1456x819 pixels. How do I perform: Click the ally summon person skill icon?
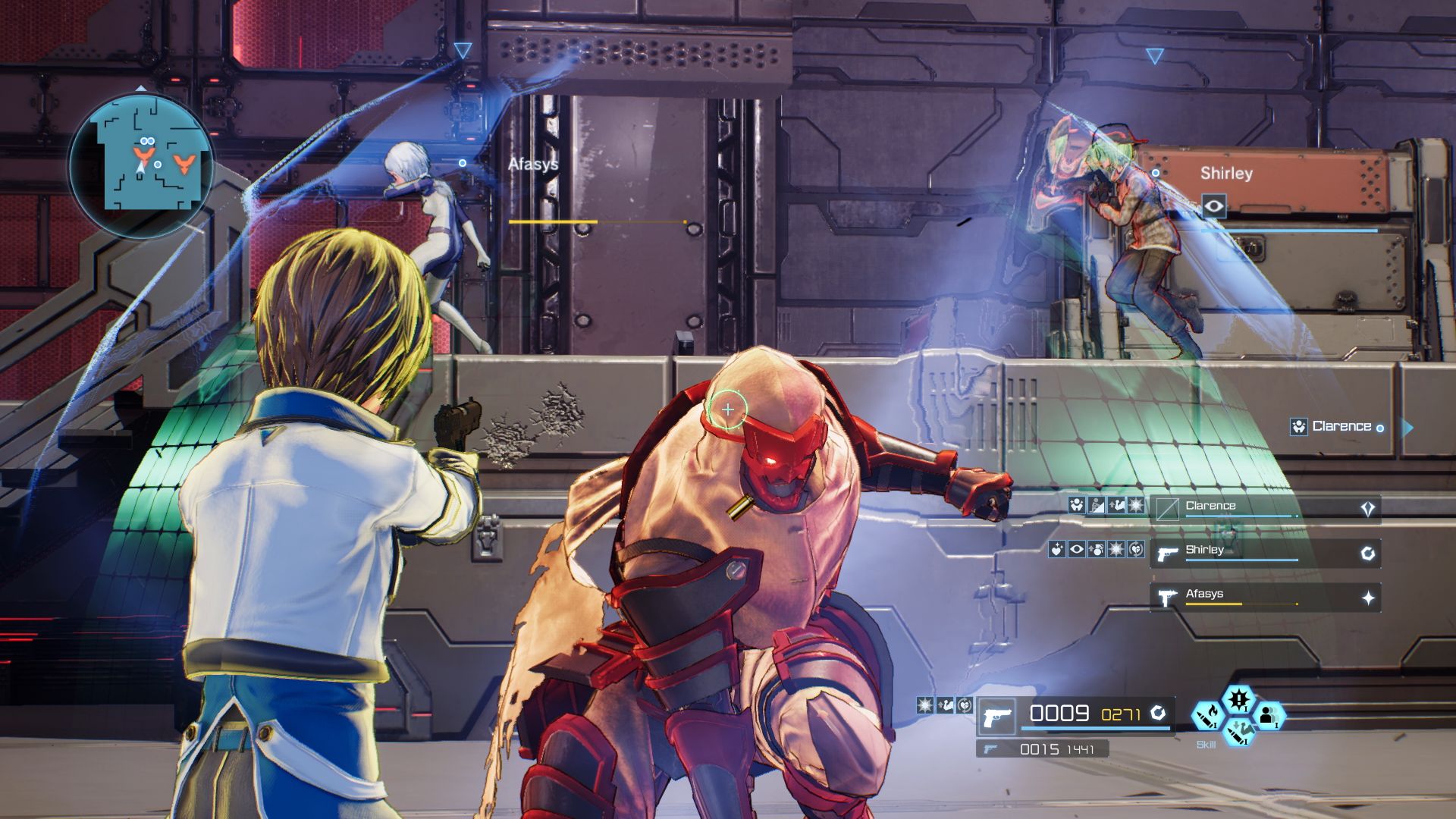click(1269, 716)
